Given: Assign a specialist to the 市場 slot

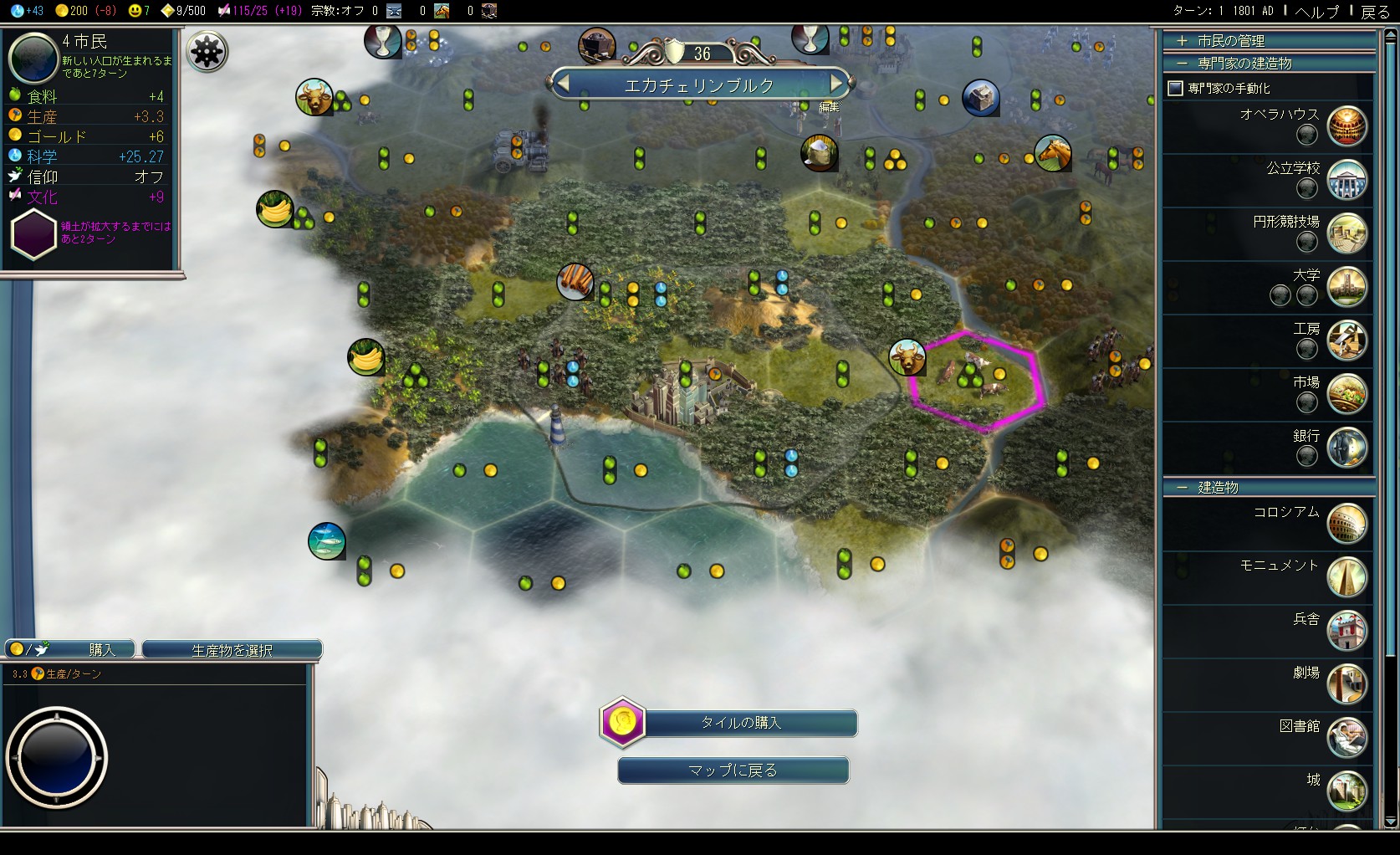Looking at the screenshot, I should (1306, 402).
